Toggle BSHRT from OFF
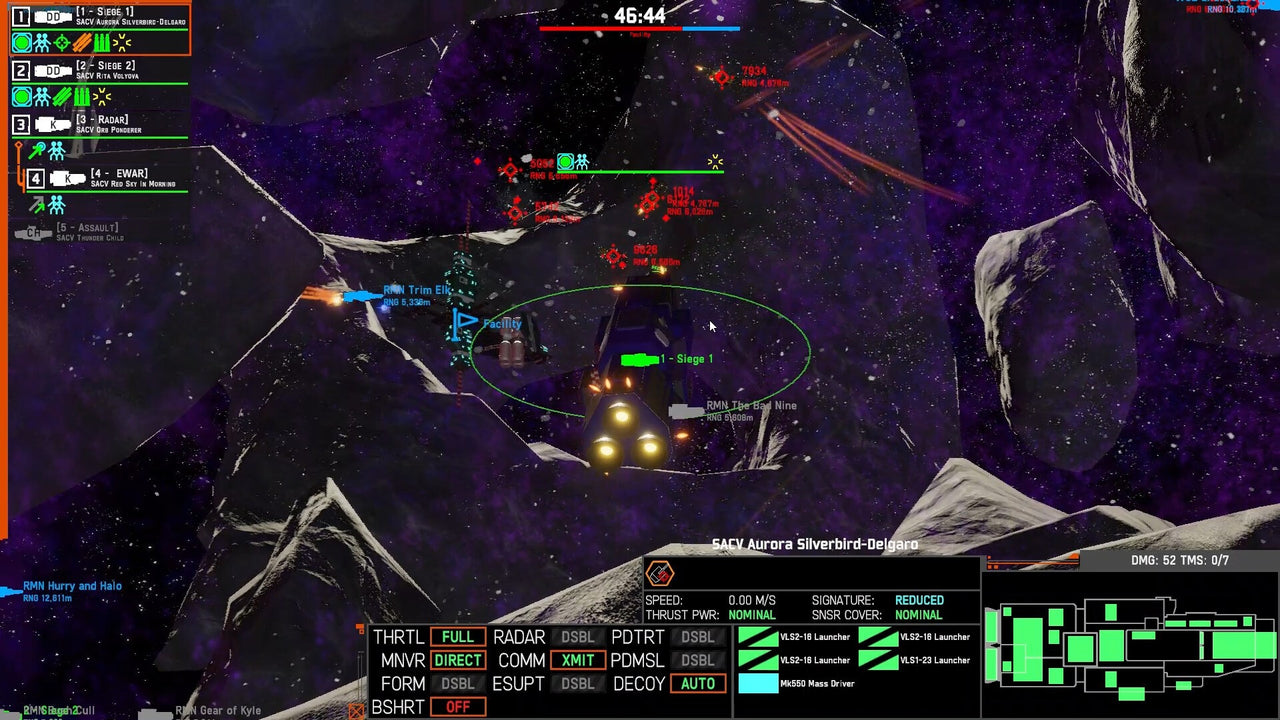Image resolution: width=1280 pixels, height=720 pixels. click(x=457, y=706)
